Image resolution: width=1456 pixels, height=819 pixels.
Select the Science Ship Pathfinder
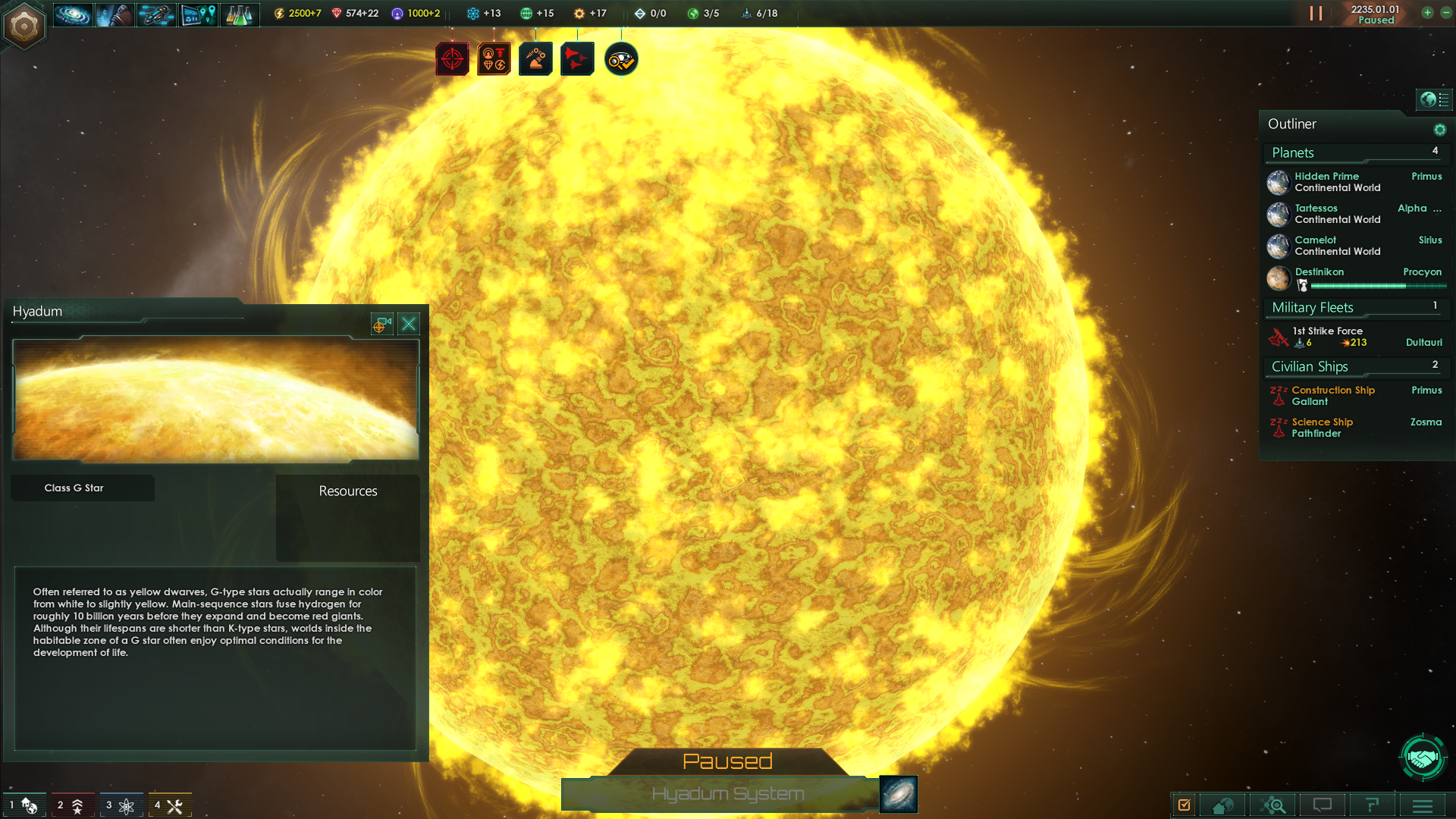point(1322,428)
